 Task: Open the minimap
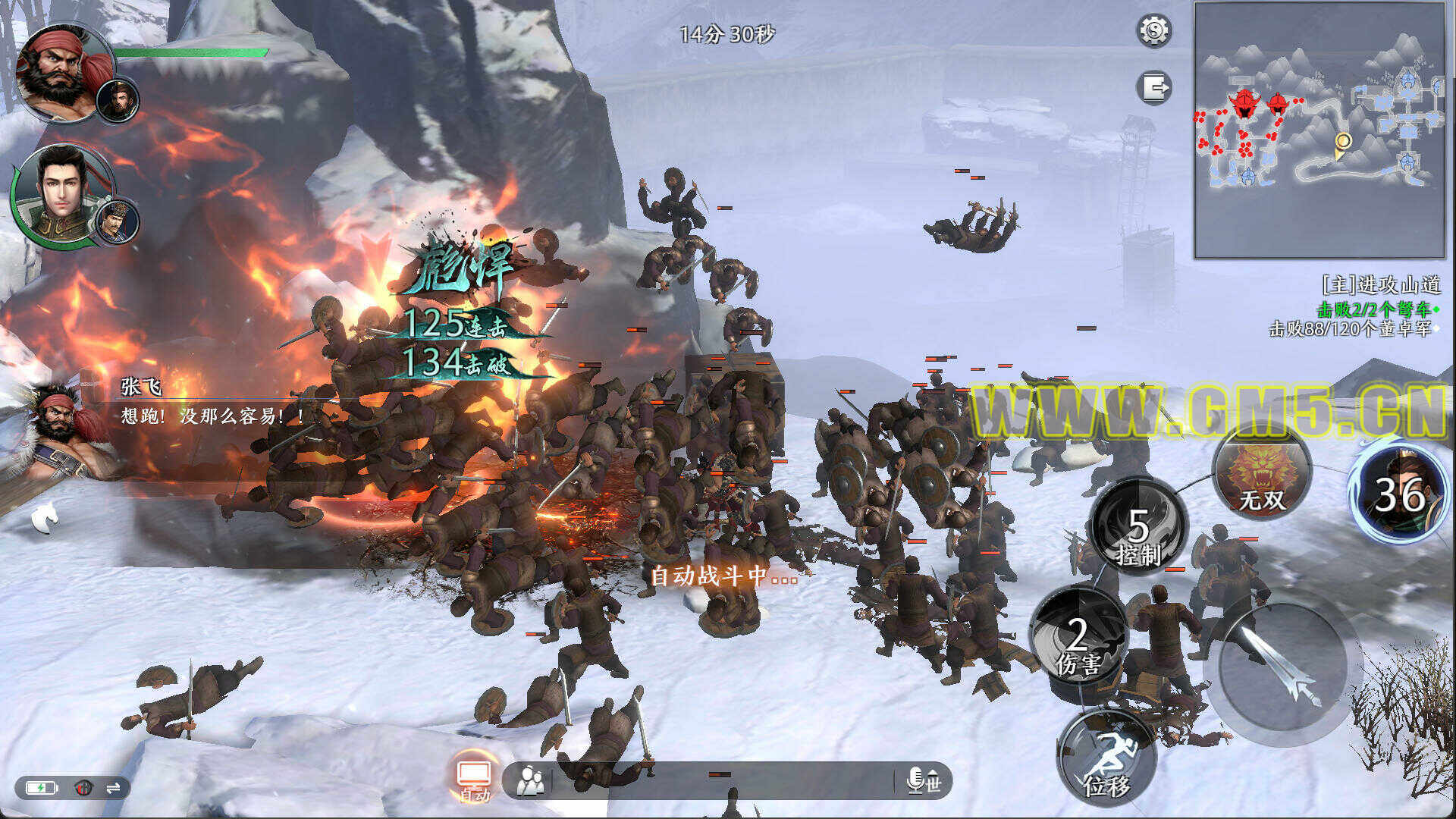pyautogui.click(x=1319, y=130)
